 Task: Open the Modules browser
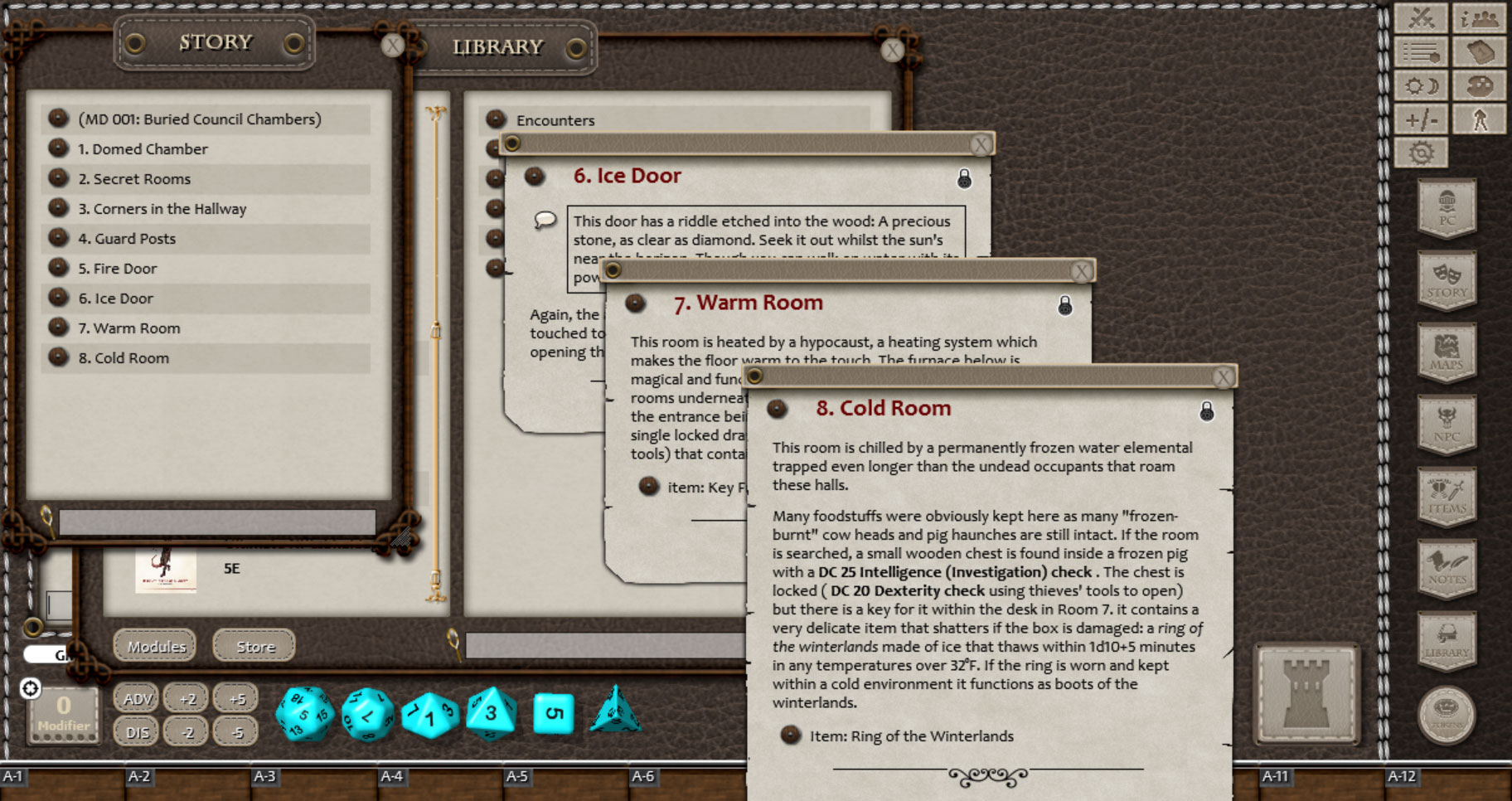point(153,646)
